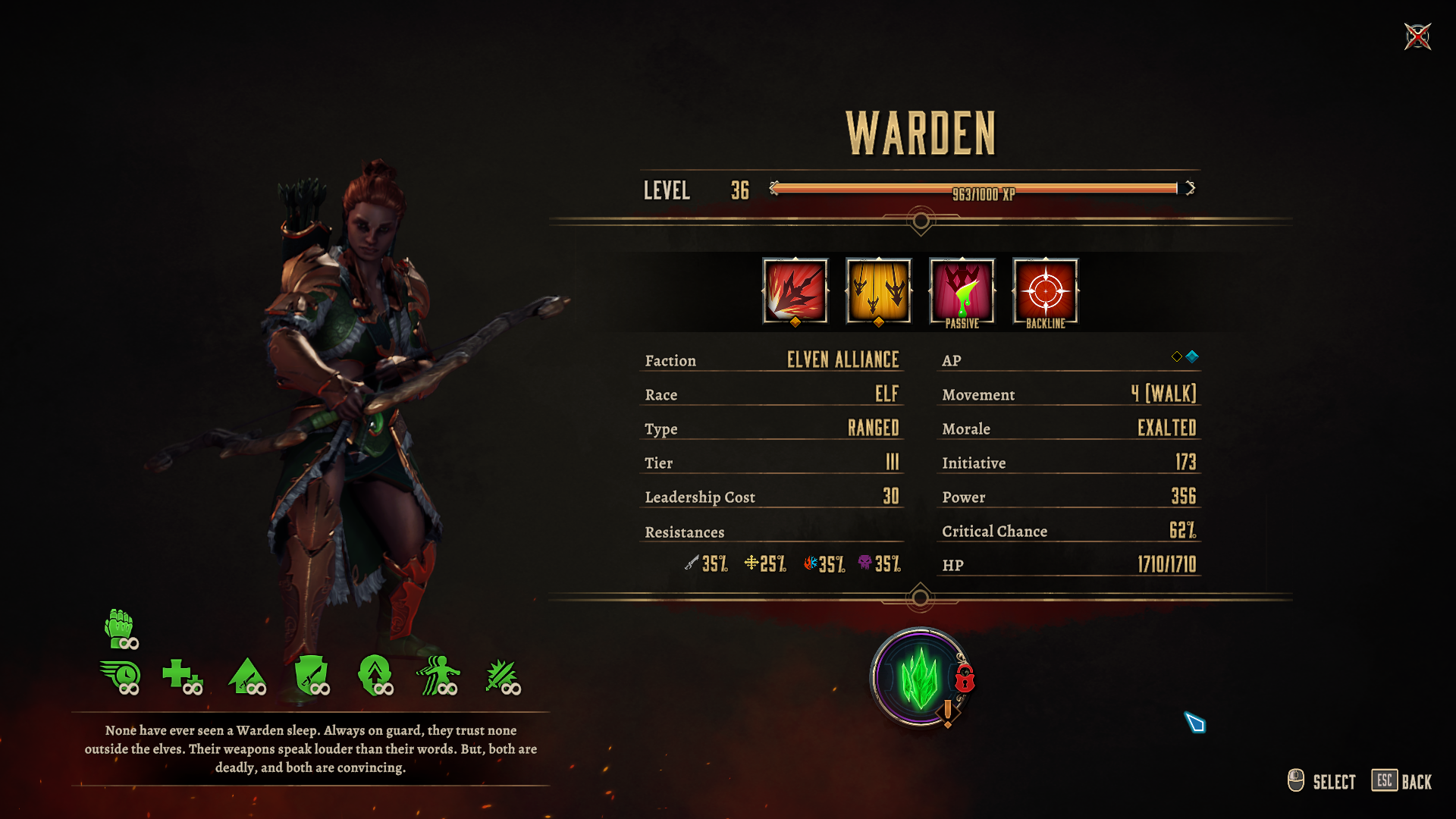This screenshot has width=1456, height=819.
Task: Inspect the shield with sword buff
Action: click(x=311, y=675)
